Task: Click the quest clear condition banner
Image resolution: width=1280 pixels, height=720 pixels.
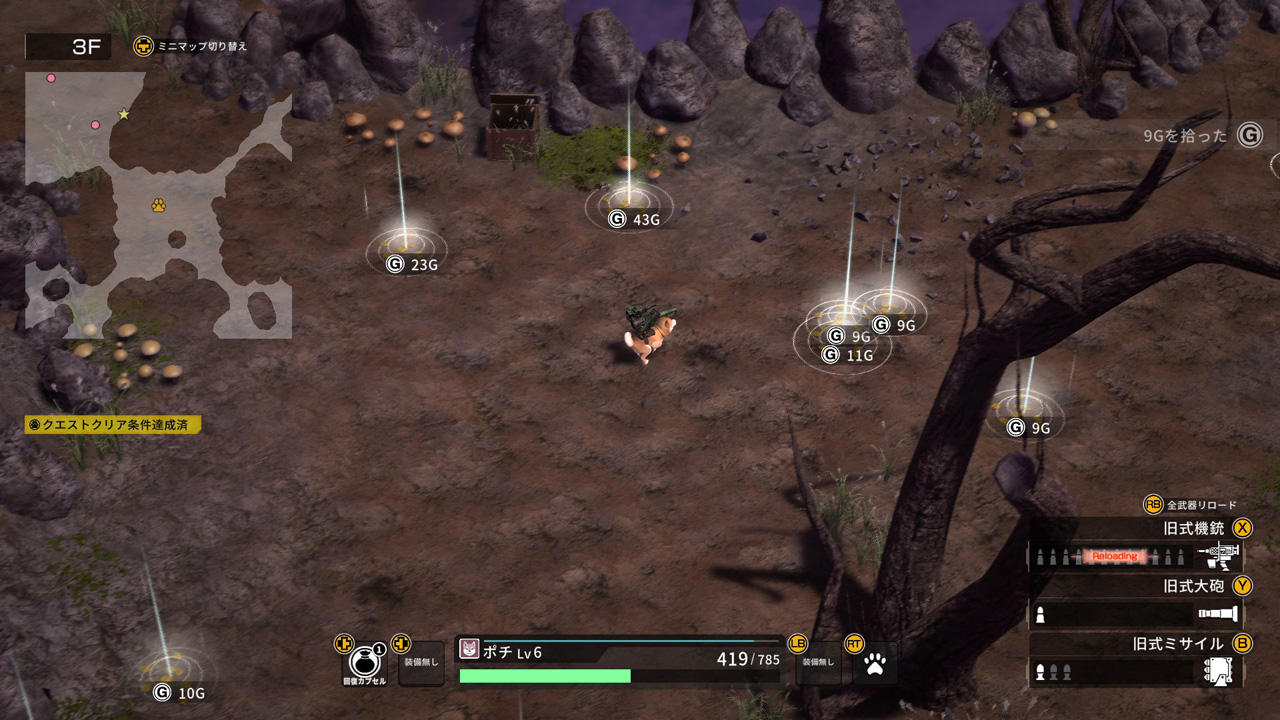Action: [113, 425]
